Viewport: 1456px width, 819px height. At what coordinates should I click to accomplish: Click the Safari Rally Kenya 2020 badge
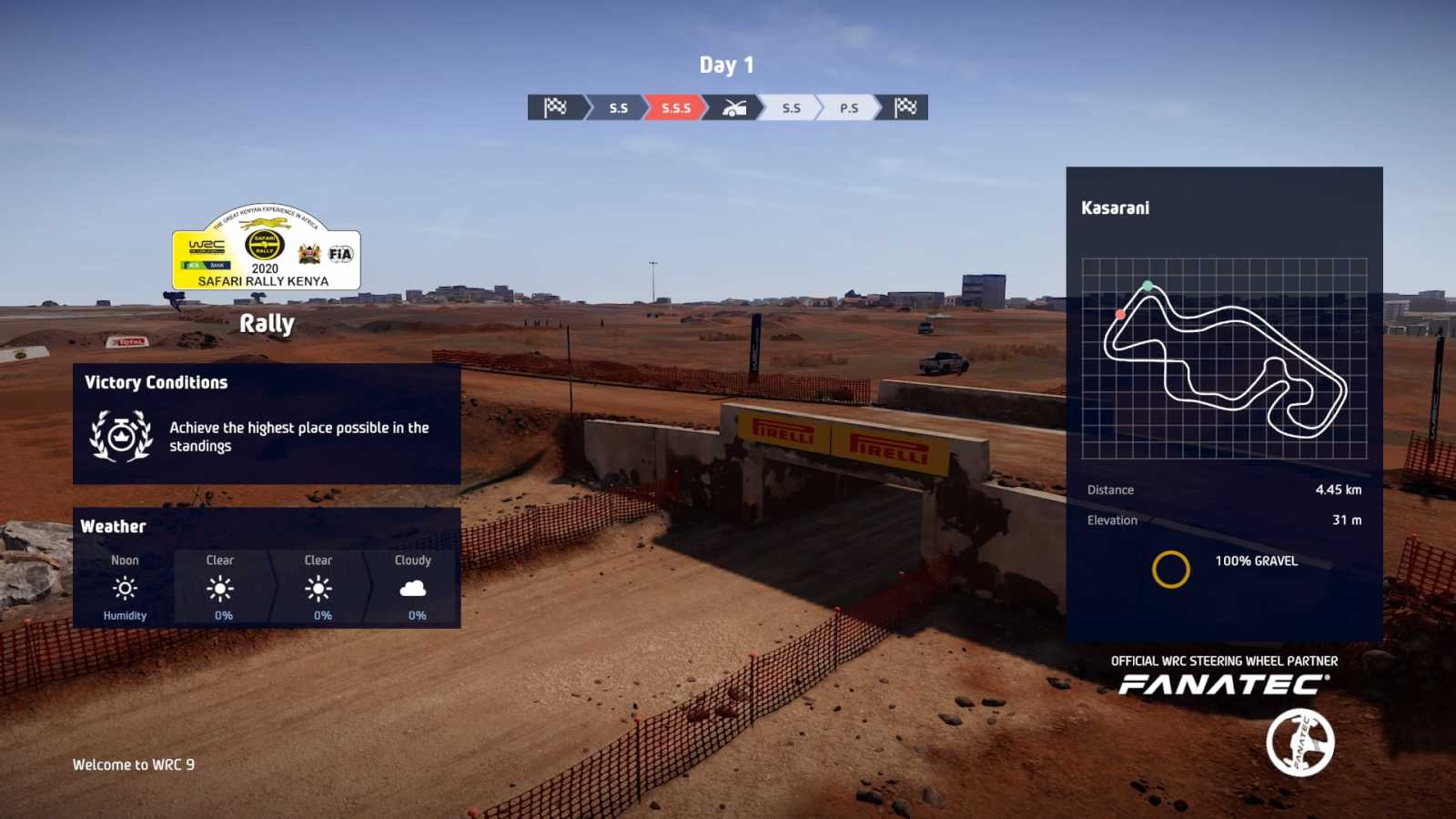[266, 248]
